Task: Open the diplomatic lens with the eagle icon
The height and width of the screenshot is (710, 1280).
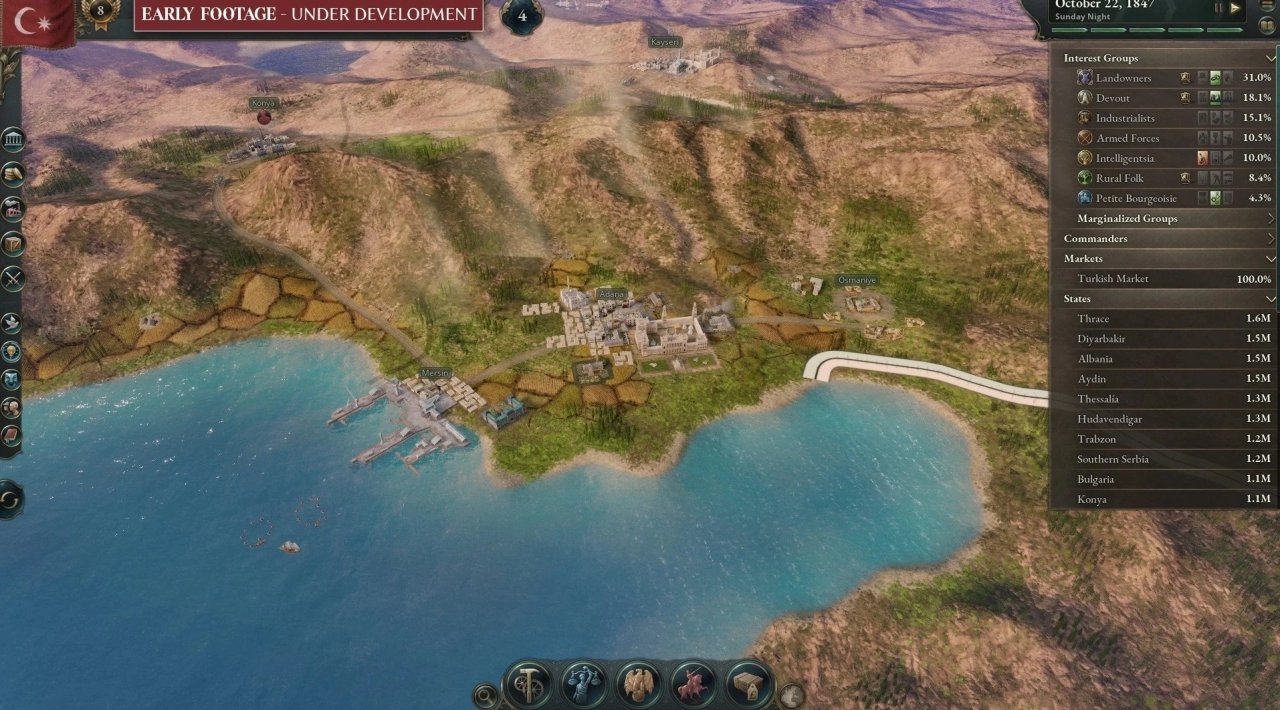Action: tap(638, 685)
